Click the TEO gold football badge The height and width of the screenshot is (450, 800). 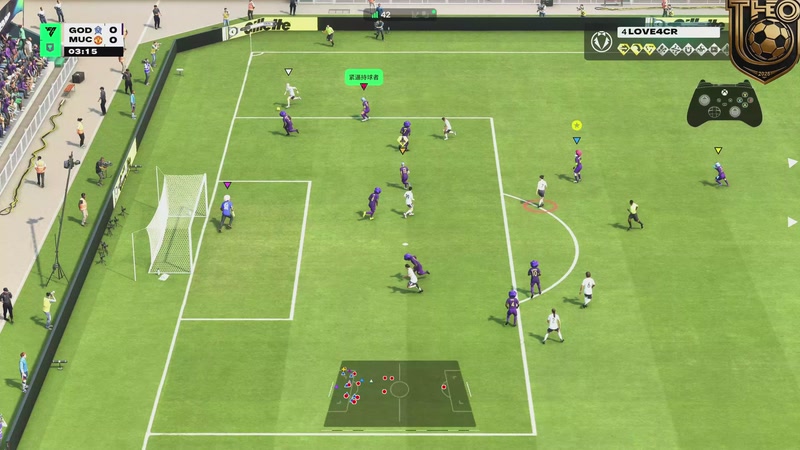point(765,38)
